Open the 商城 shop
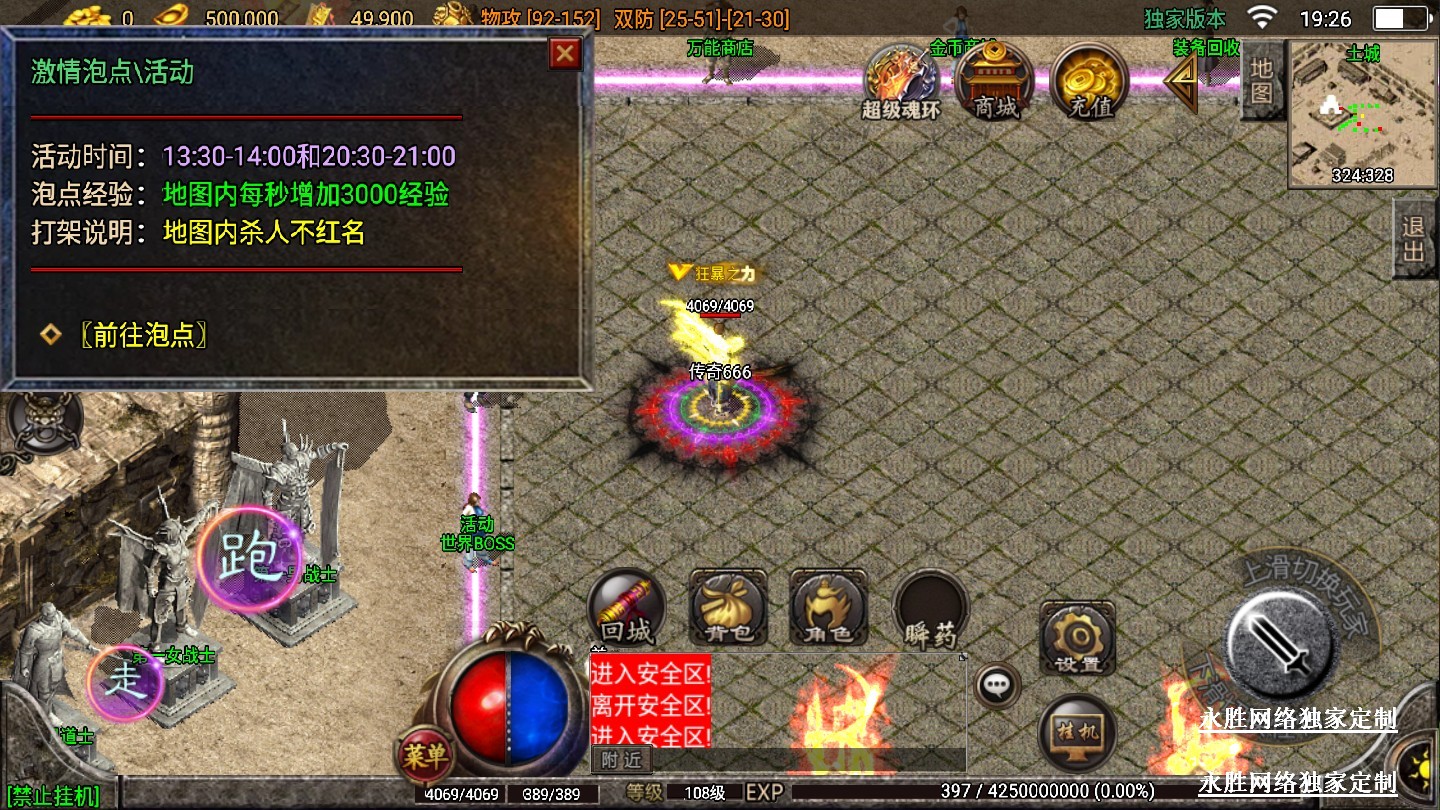 (x=996, y=82)
